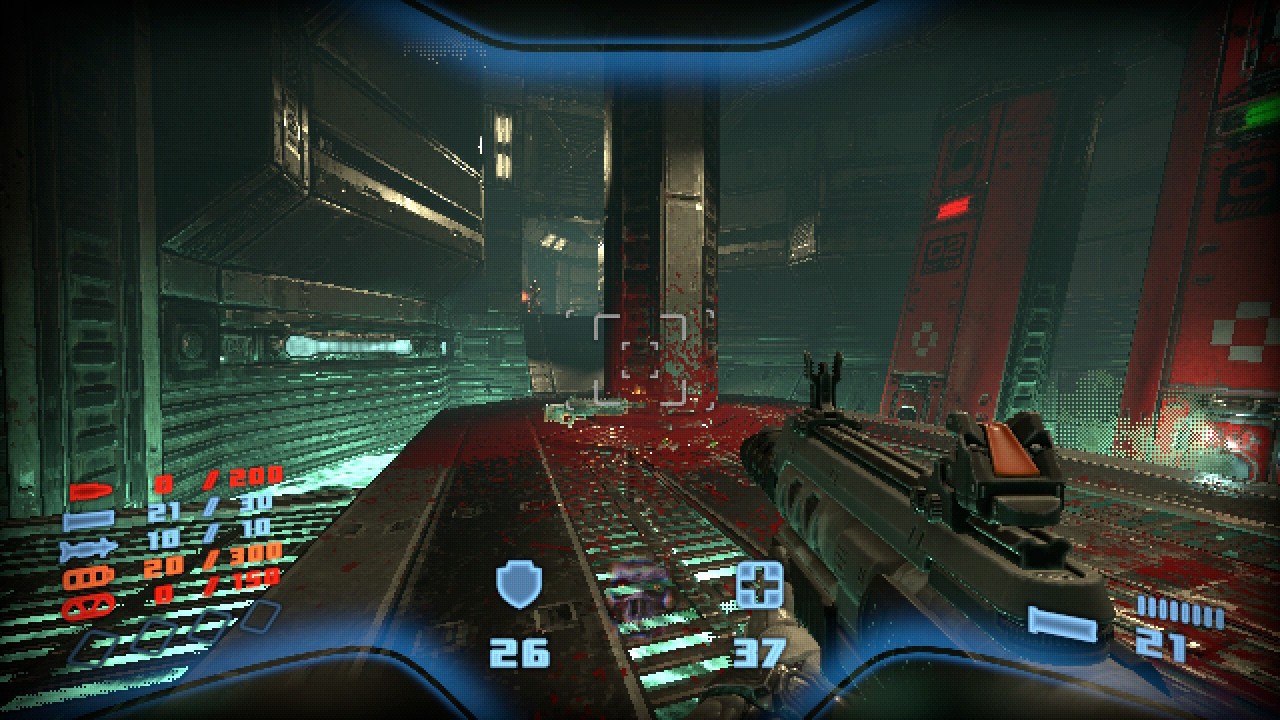Select the health cross icon

point(759,585)
